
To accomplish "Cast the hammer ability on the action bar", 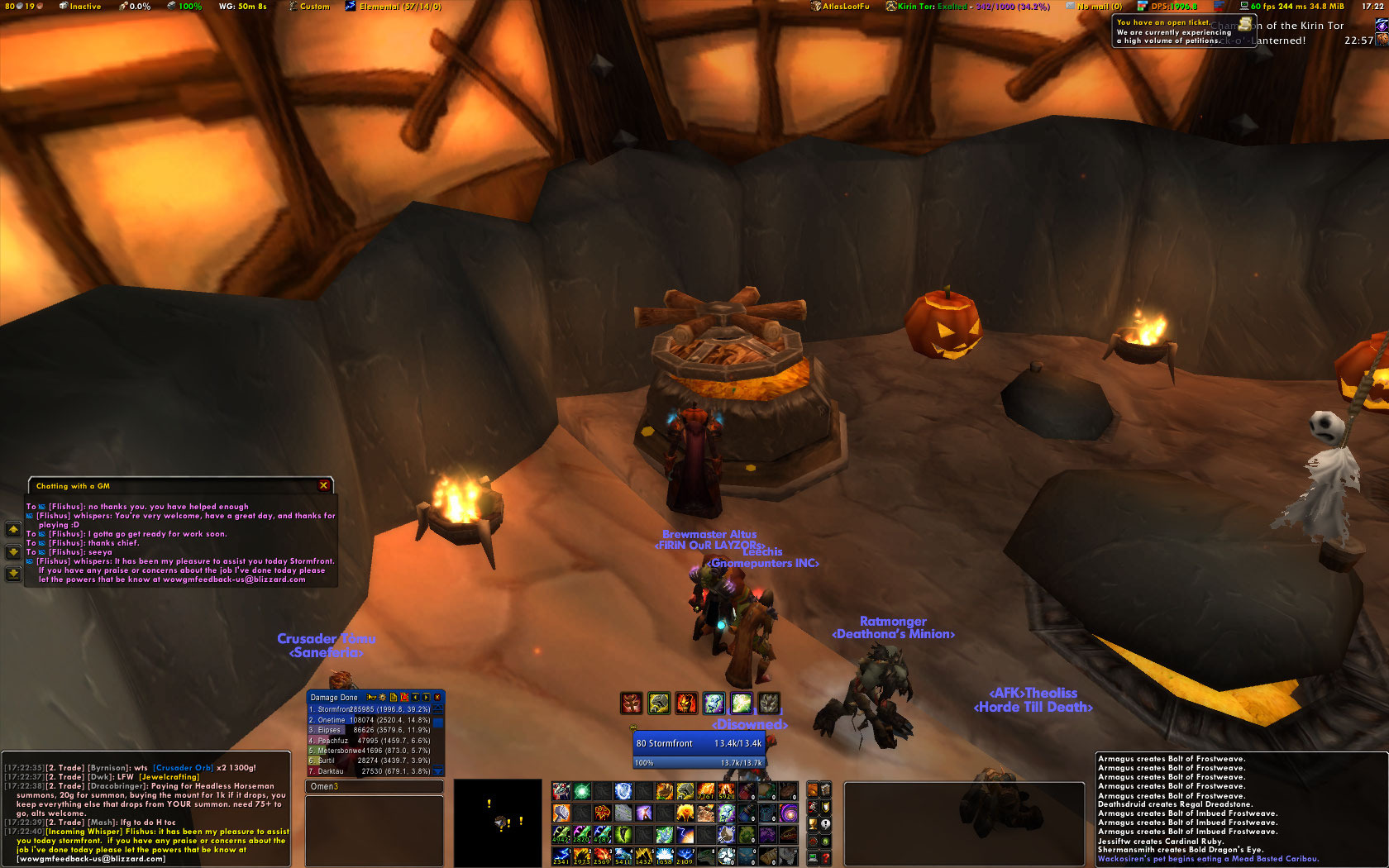I will coord(561,813).
